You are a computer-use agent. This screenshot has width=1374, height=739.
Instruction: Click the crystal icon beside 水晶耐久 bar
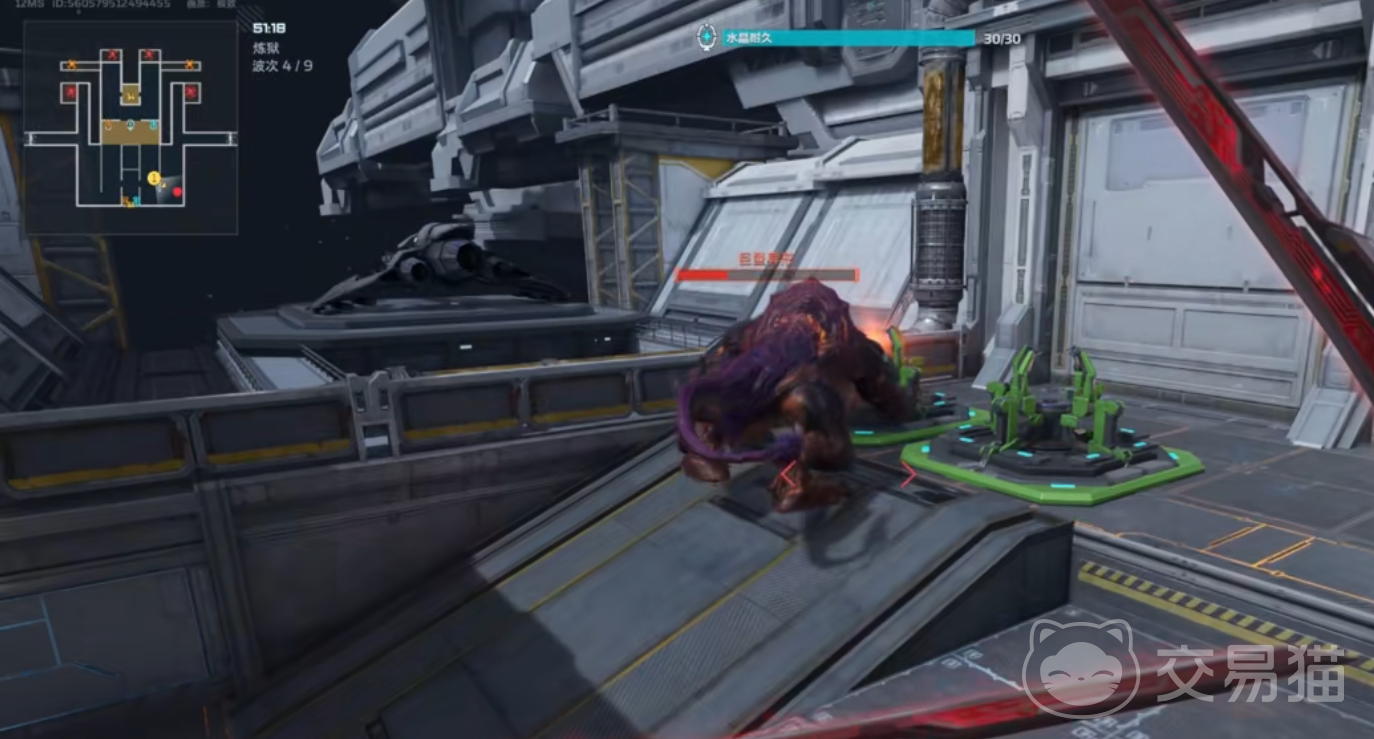coord(707,38)
